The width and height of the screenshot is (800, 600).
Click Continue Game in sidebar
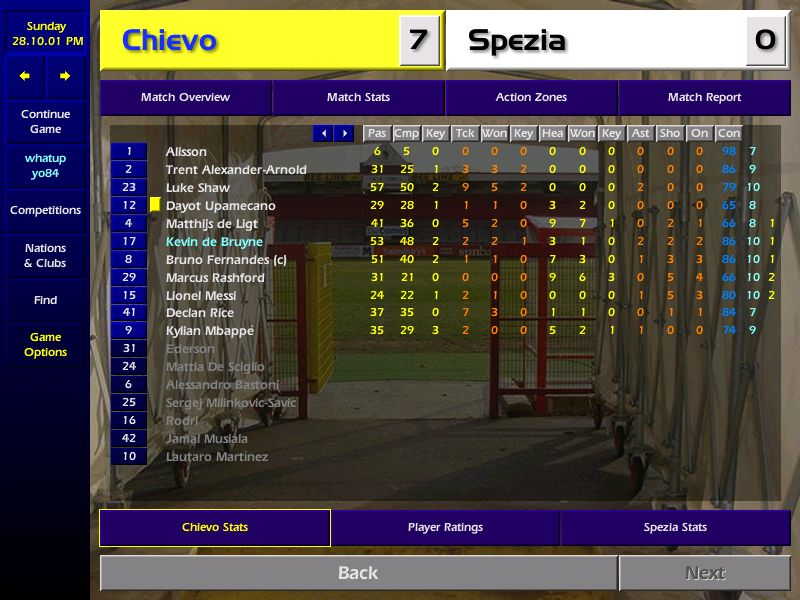tap(45, 122)
